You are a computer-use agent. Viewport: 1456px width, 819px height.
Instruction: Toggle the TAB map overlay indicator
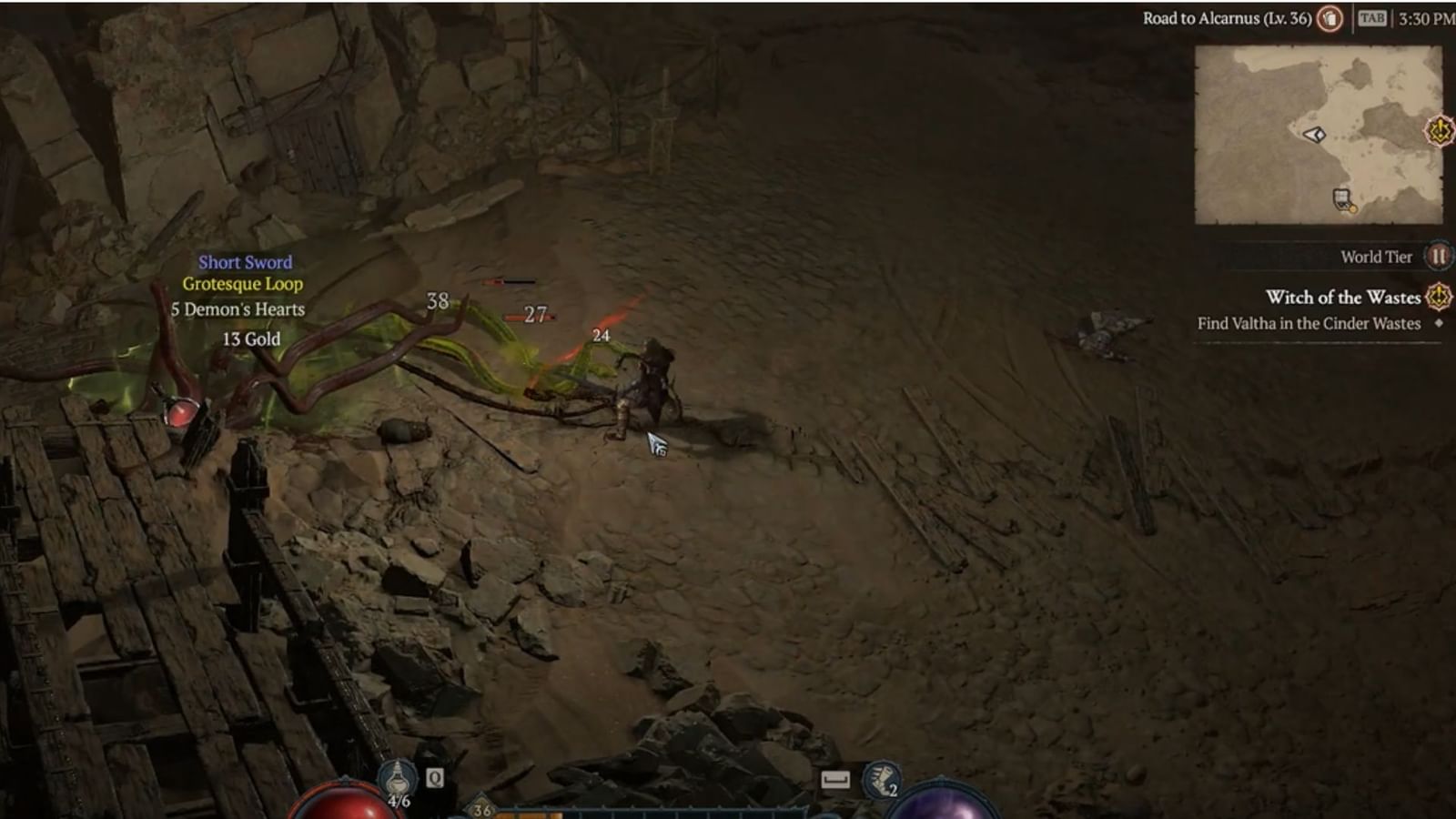pyautogui.click(x=1372, y=18)
